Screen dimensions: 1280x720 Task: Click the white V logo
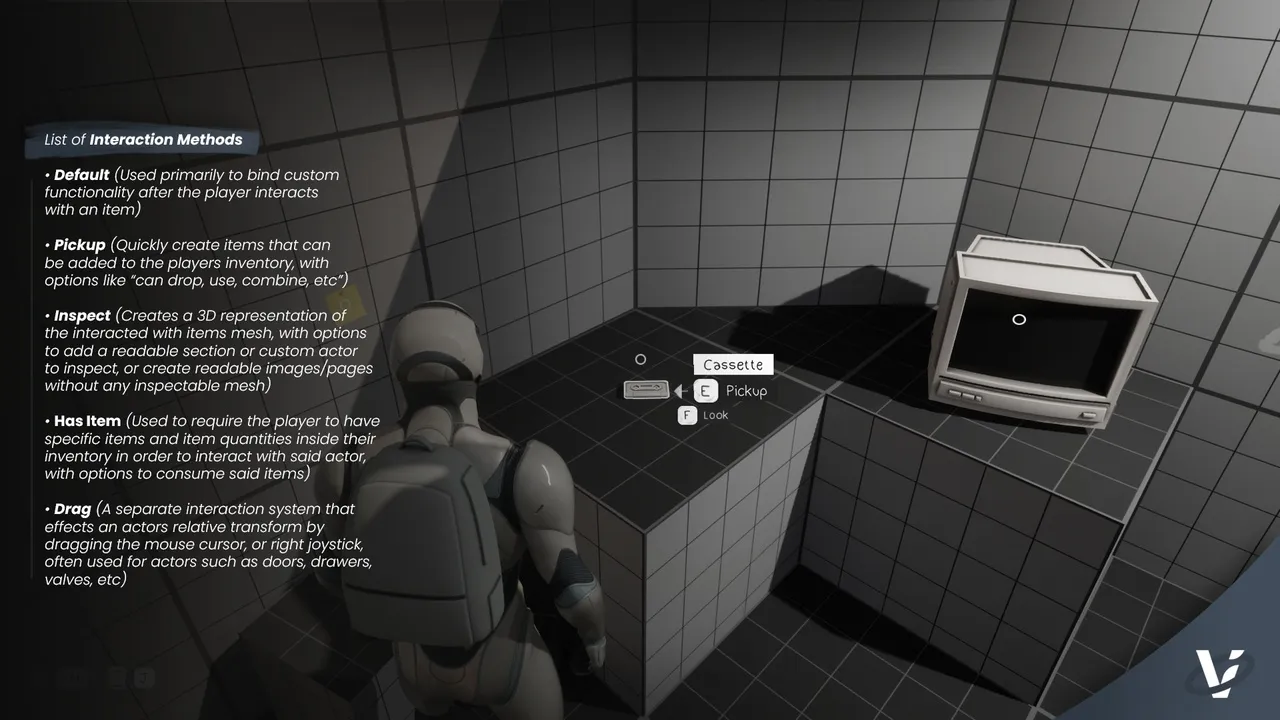click(1221, 672)
